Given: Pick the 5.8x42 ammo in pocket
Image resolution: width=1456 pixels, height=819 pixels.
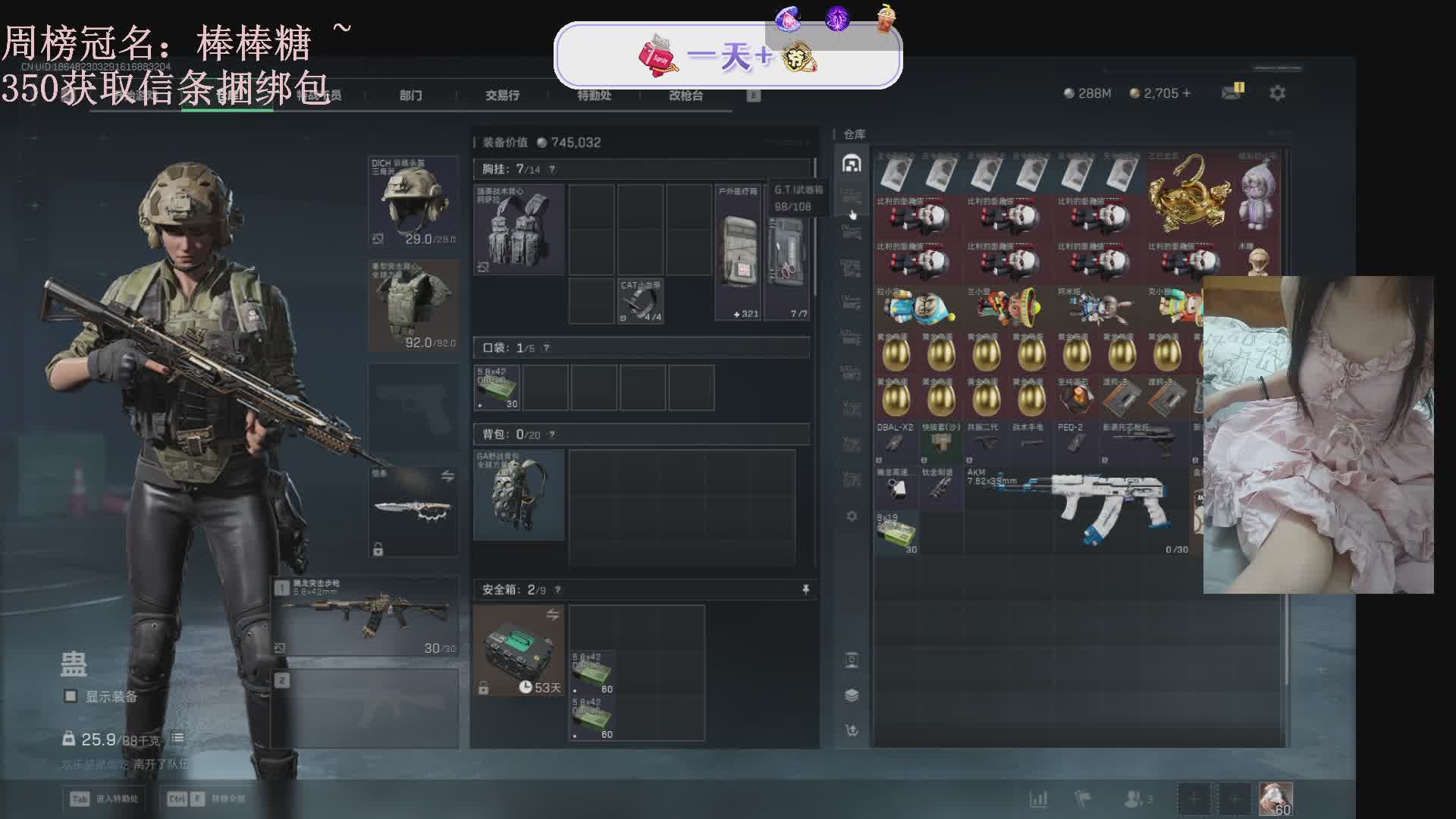Looking at the screenshot, I should [497, 388].
